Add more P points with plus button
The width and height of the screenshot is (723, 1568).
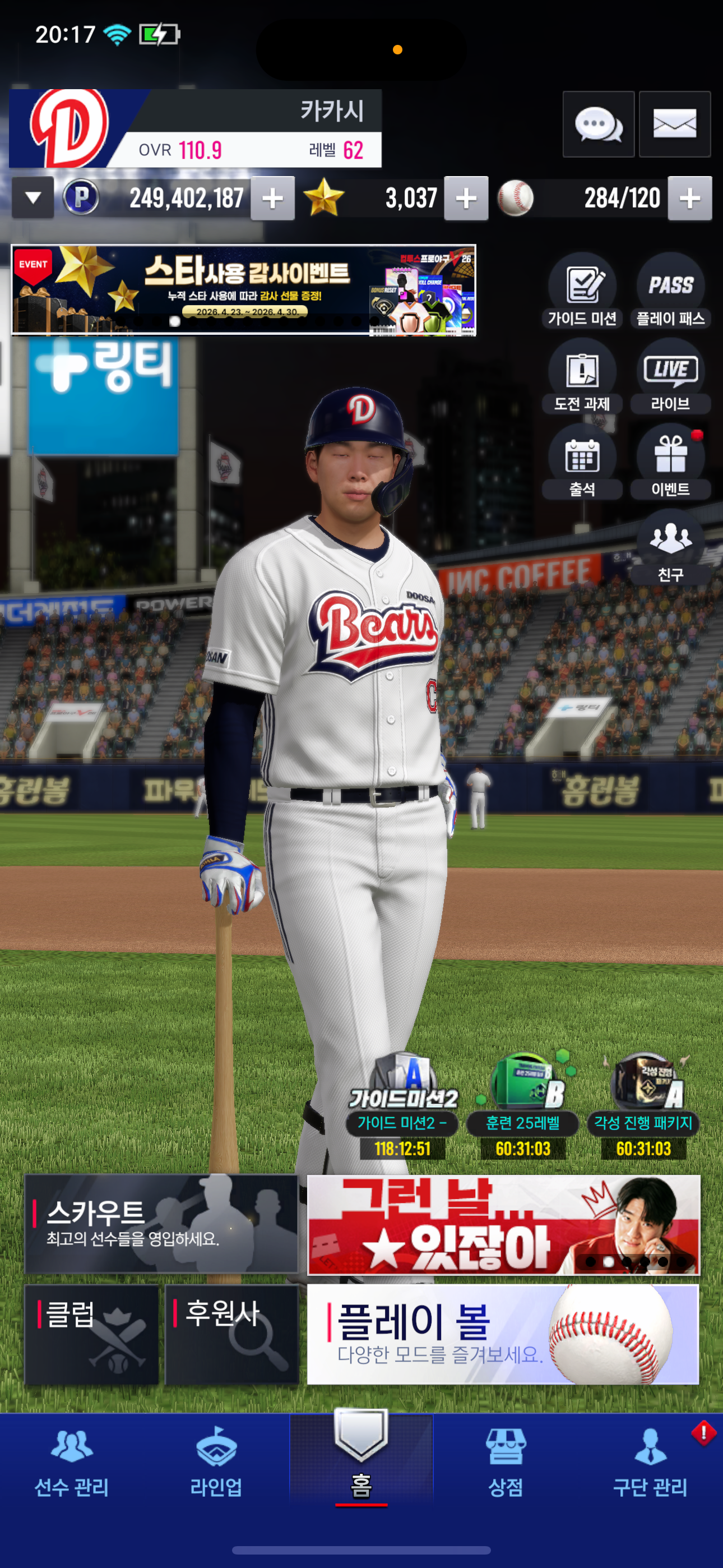pyautogui.click(x=272, y=199)
